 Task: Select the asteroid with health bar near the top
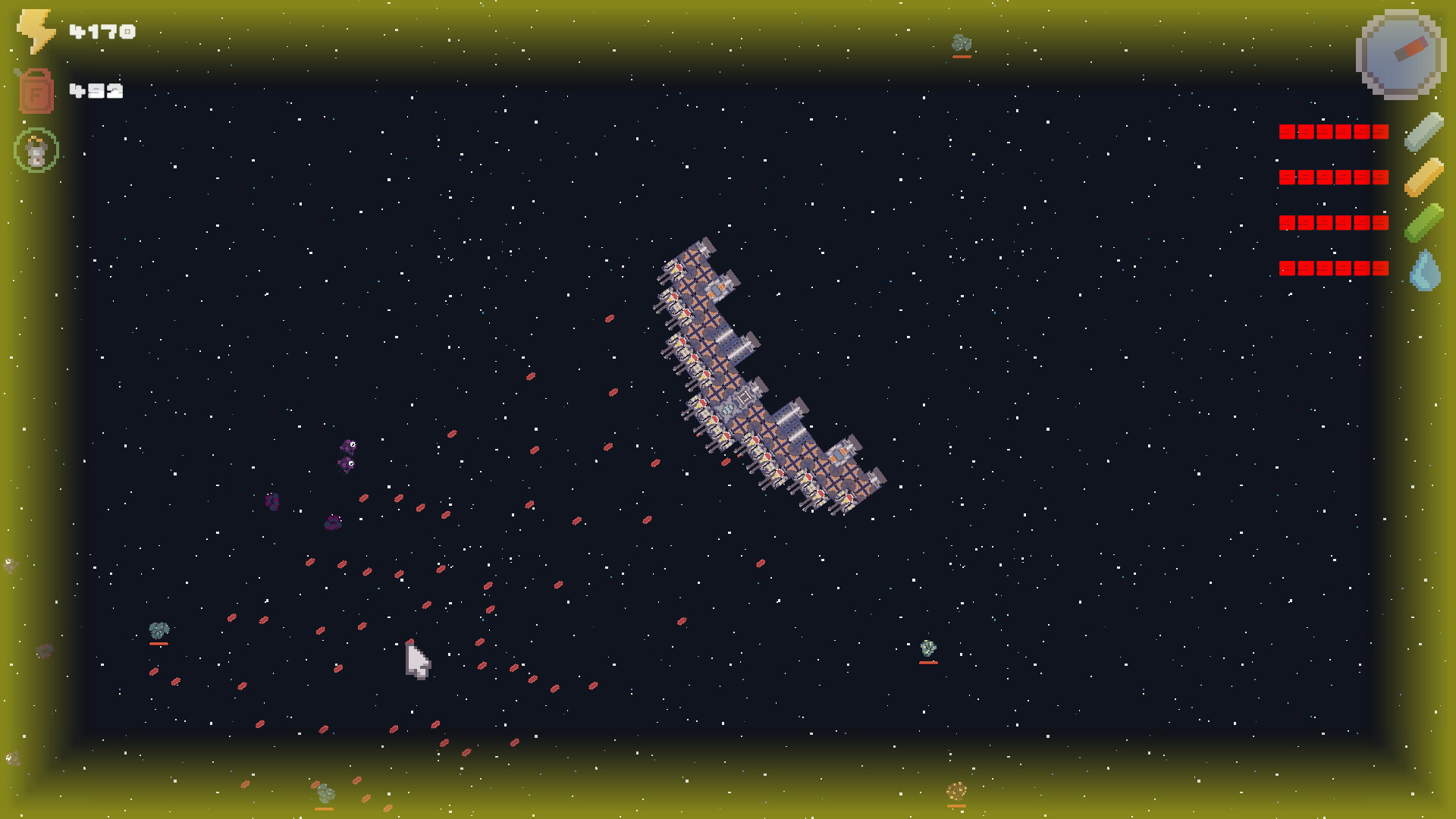tap(962, 42)
